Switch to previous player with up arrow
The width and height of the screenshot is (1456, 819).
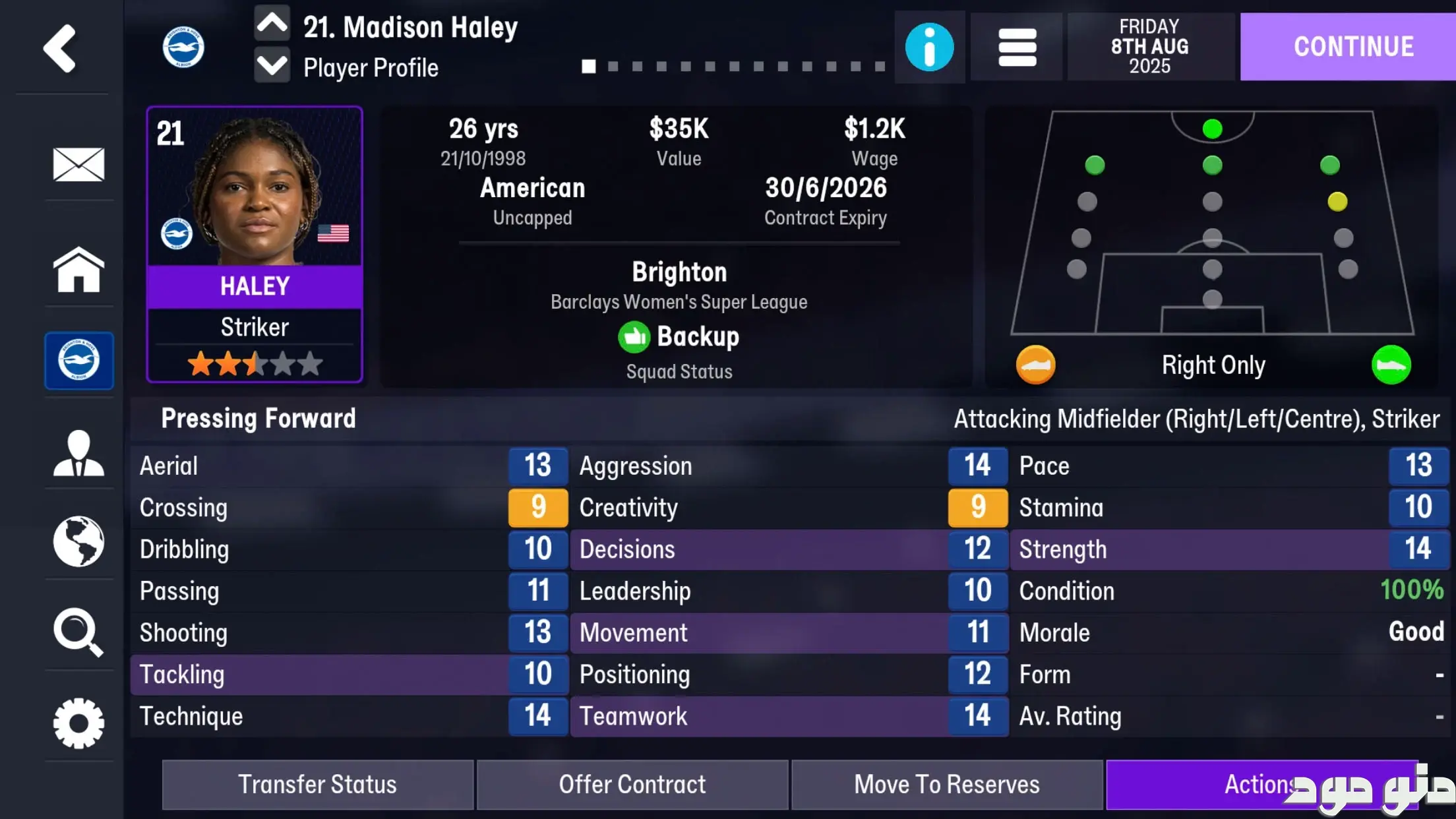[x=272, y=24]
